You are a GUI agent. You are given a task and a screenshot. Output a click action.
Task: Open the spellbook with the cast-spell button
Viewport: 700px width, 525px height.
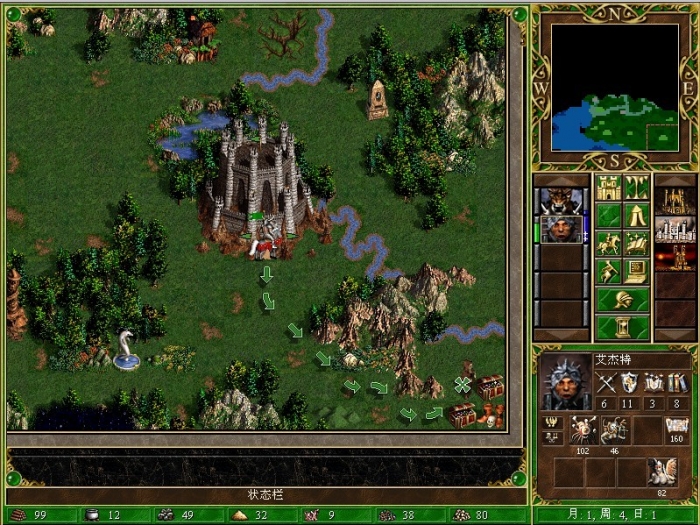pos(636,243)
